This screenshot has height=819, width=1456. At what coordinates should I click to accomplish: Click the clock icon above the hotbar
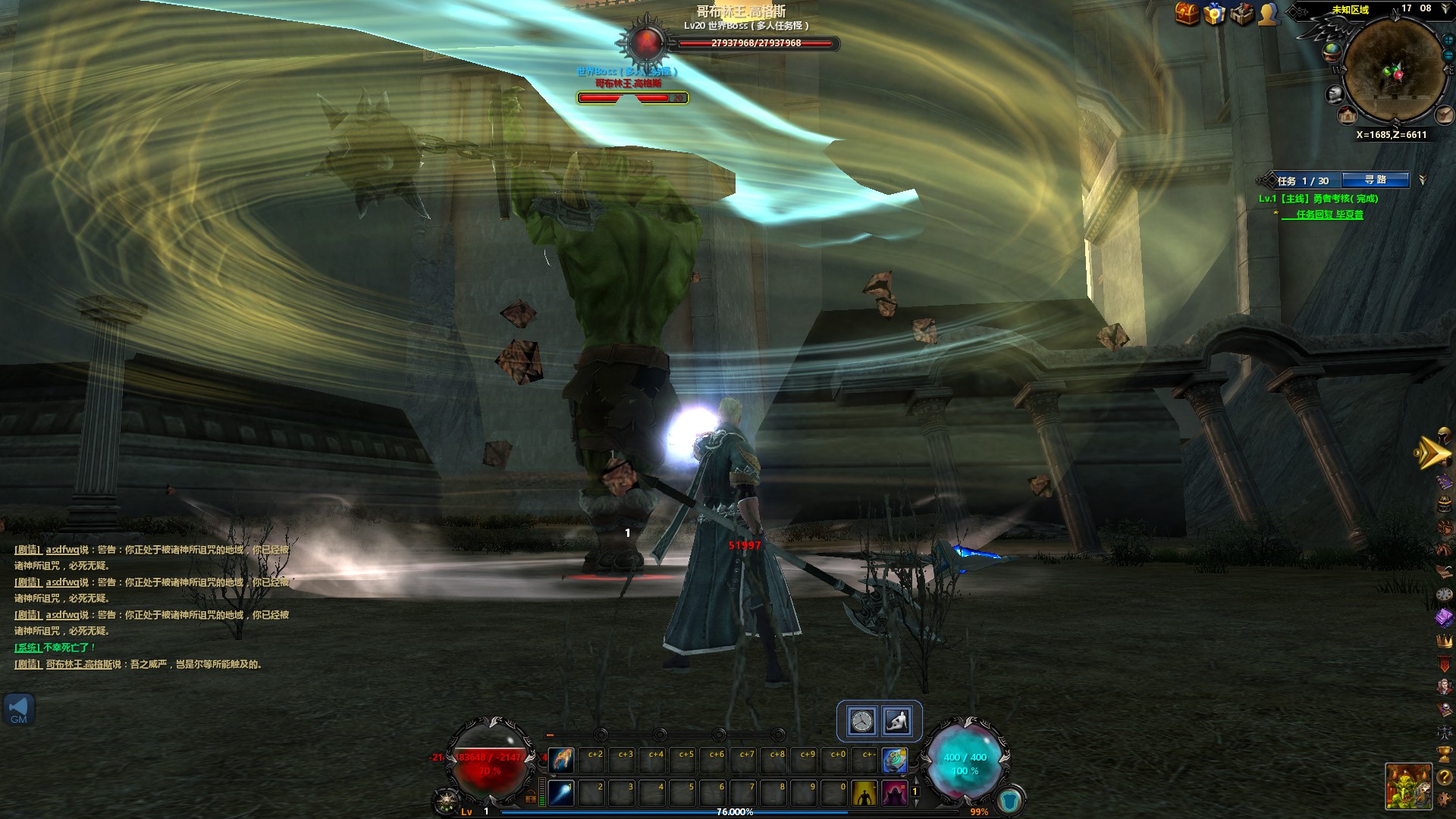(x=862, y=720)
